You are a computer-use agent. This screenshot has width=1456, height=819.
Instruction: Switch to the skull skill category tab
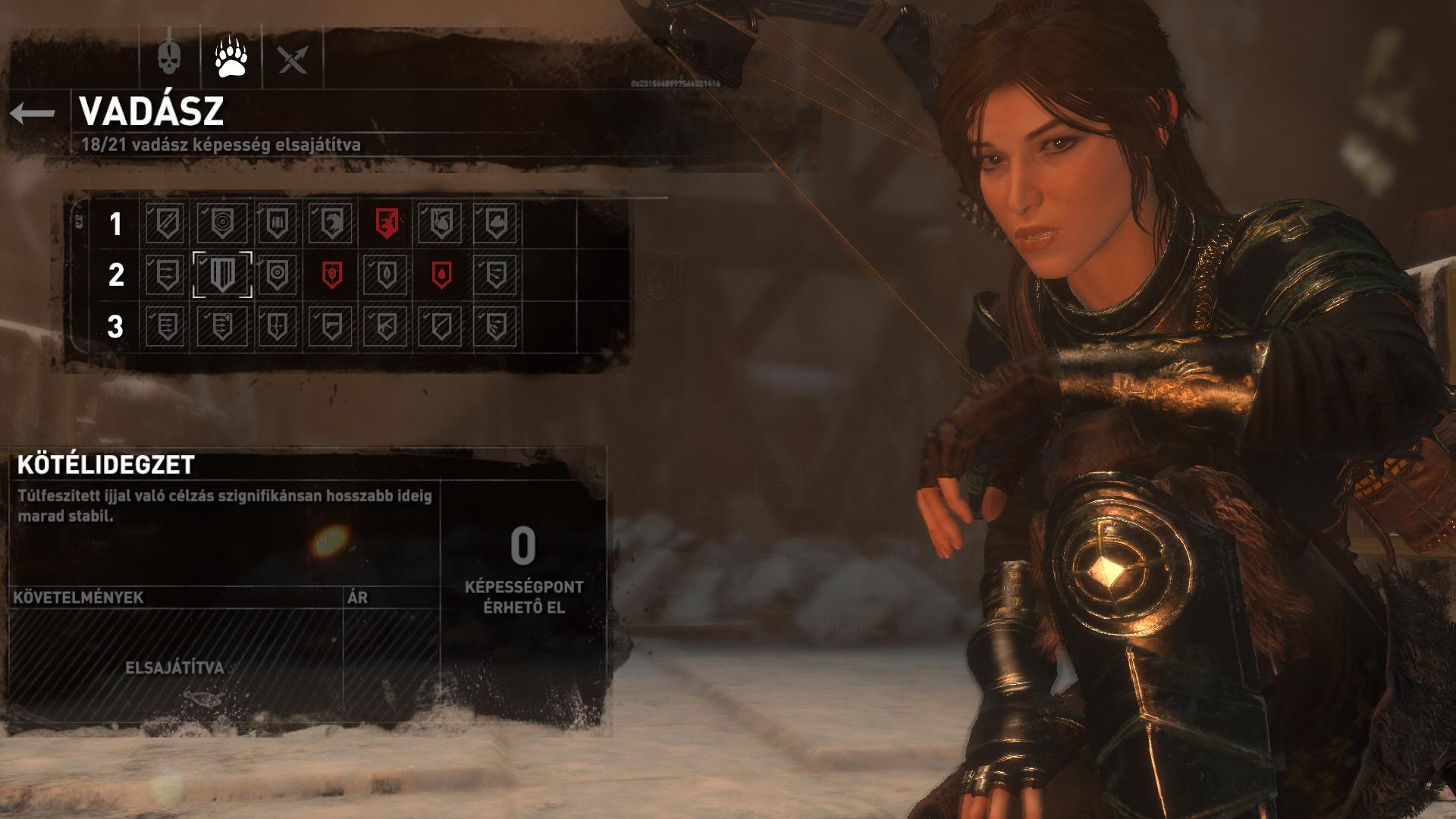[169, 58]
